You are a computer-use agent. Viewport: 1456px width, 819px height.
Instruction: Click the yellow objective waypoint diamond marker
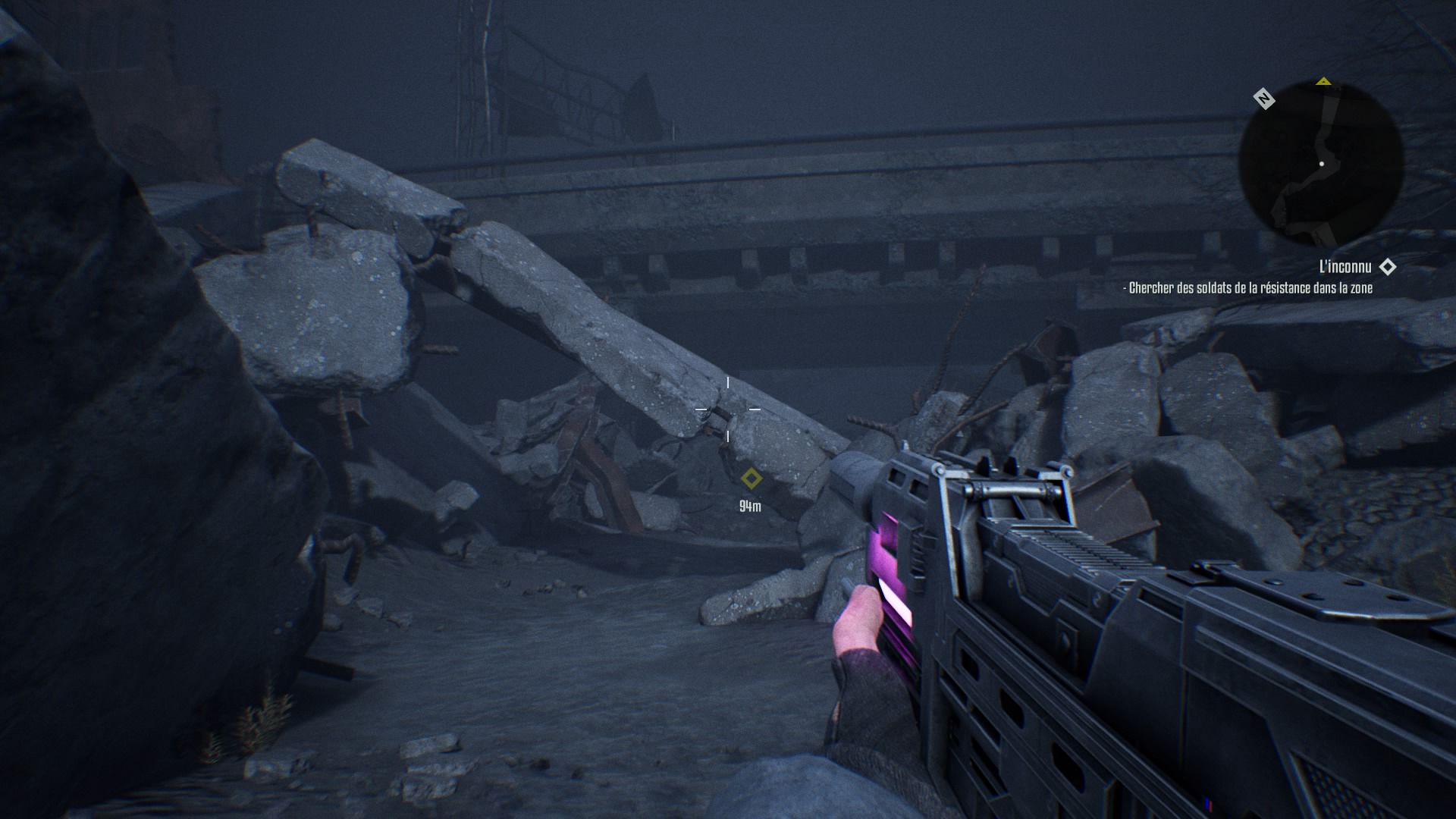751,479
